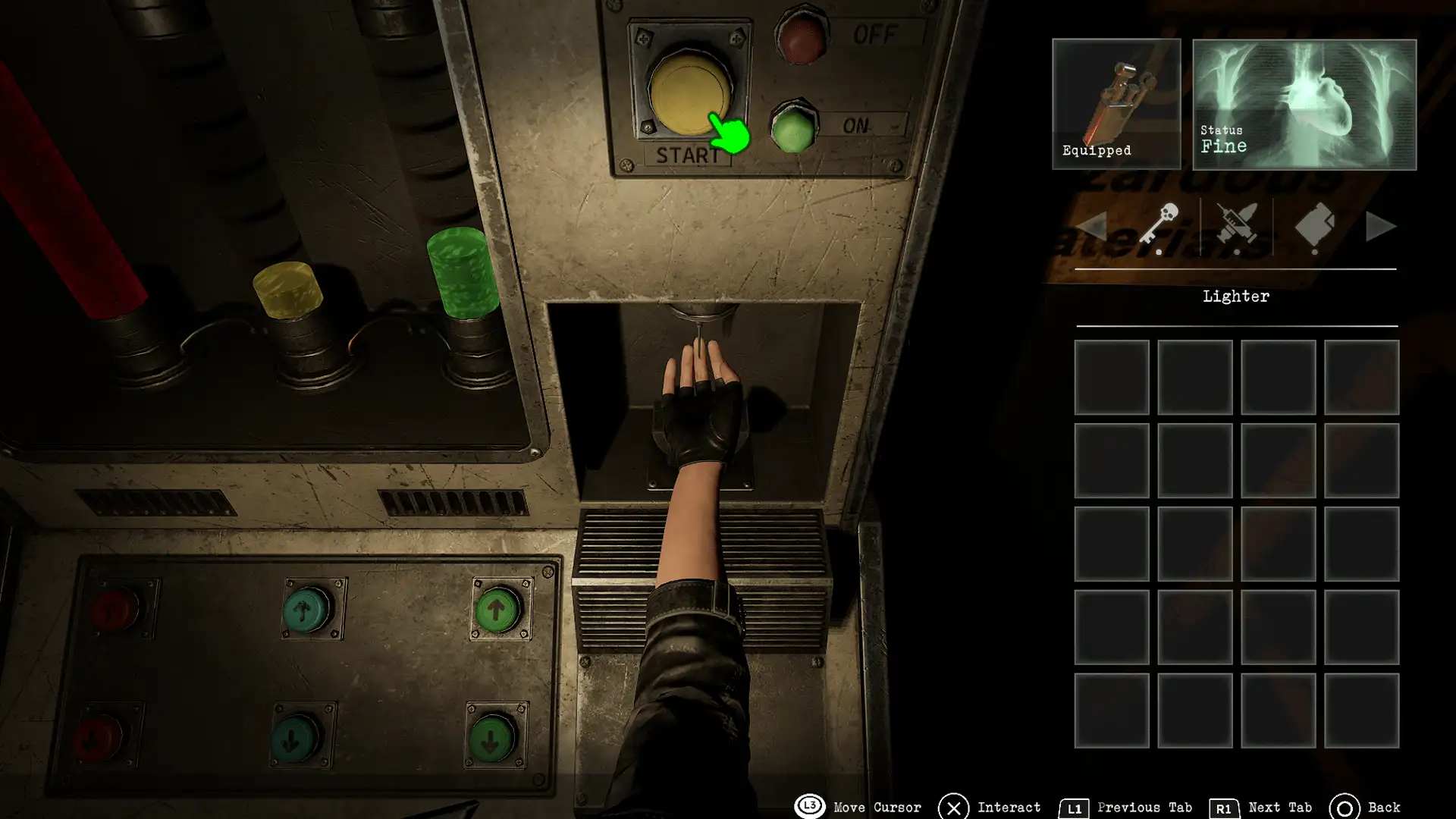This screenshot has height=819, width=1456.
Task: Click the red up arrow button
Action: (115, 610)
